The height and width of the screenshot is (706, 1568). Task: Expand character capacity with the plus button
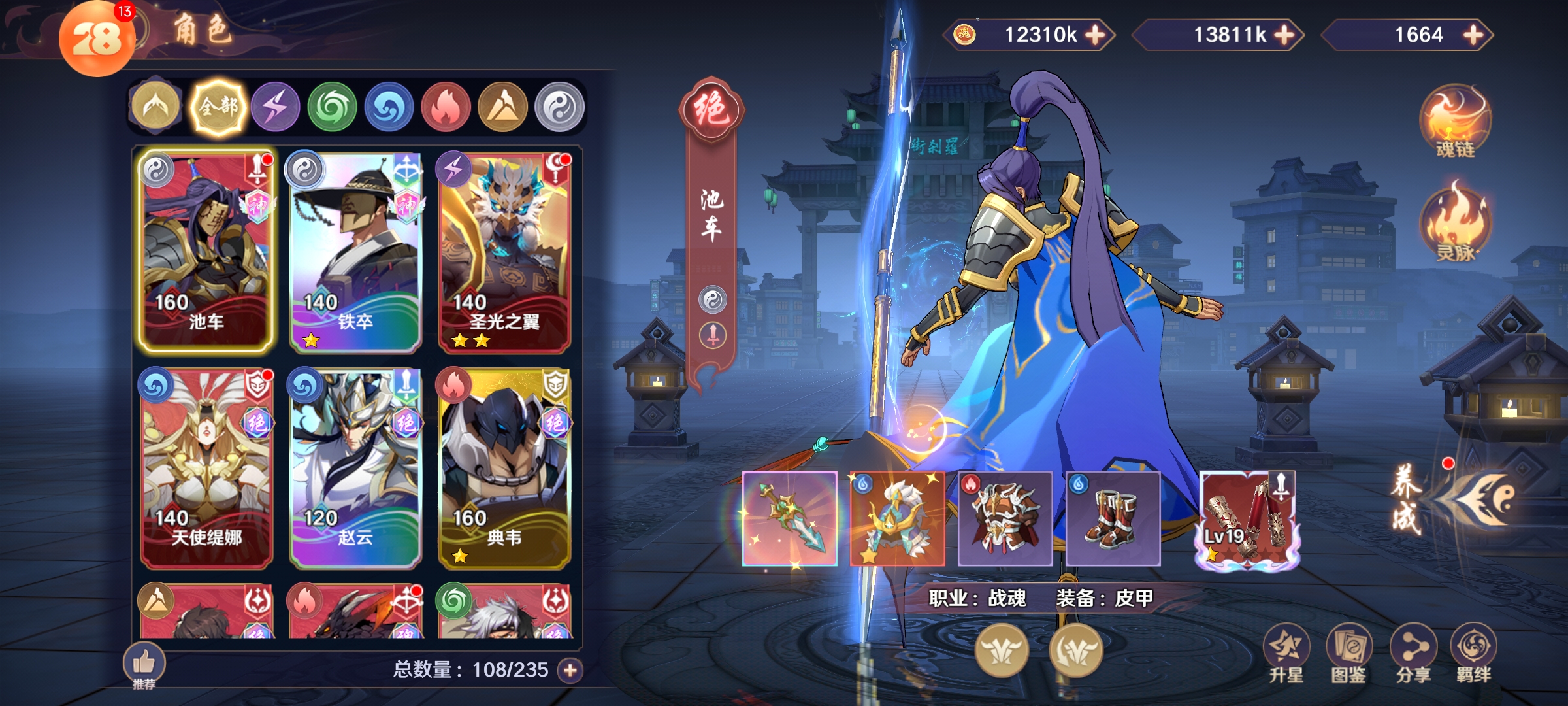pyautogui.click(x=570, y=670)
